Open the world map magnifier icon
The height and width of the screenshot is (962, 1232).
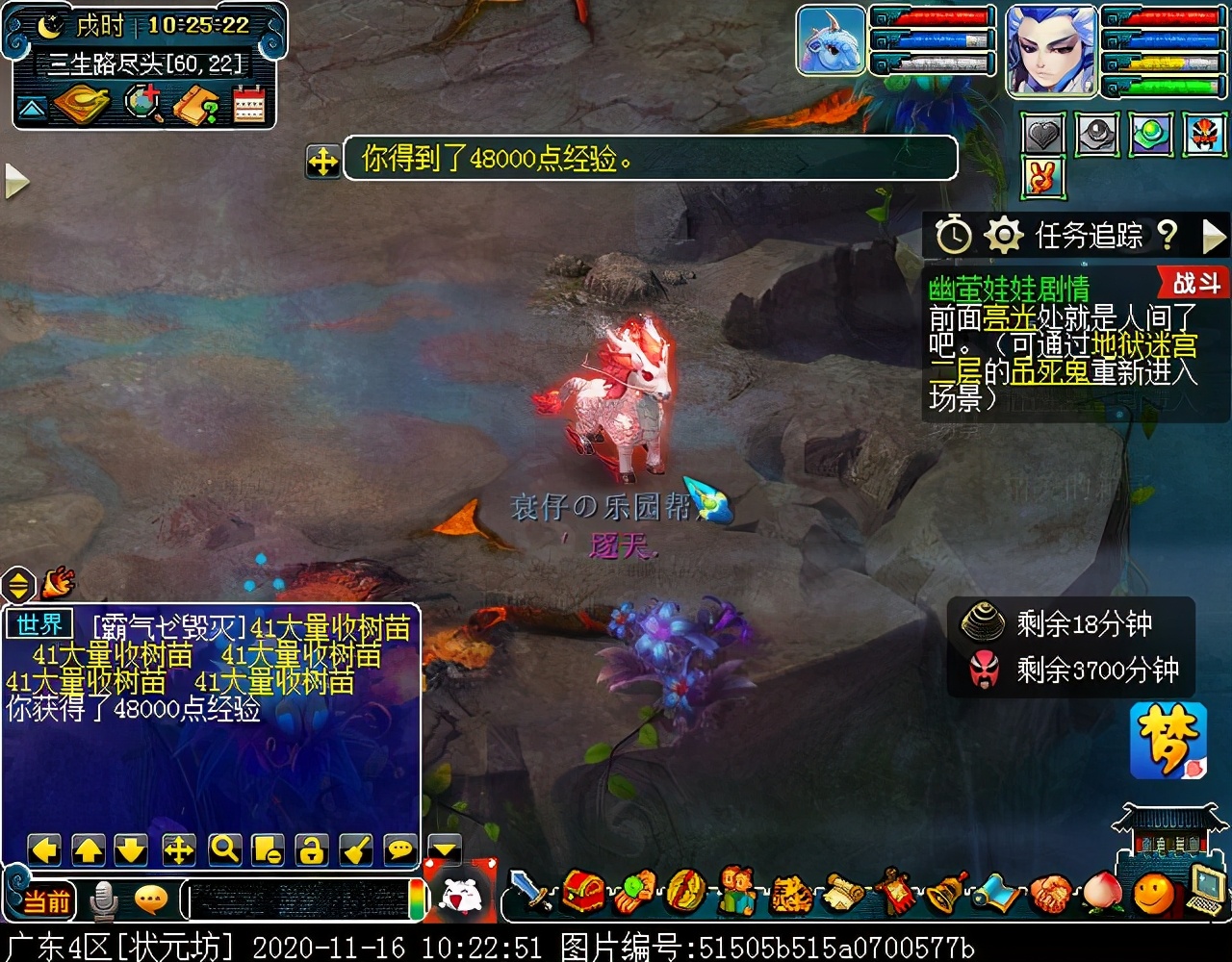point(143,105)
